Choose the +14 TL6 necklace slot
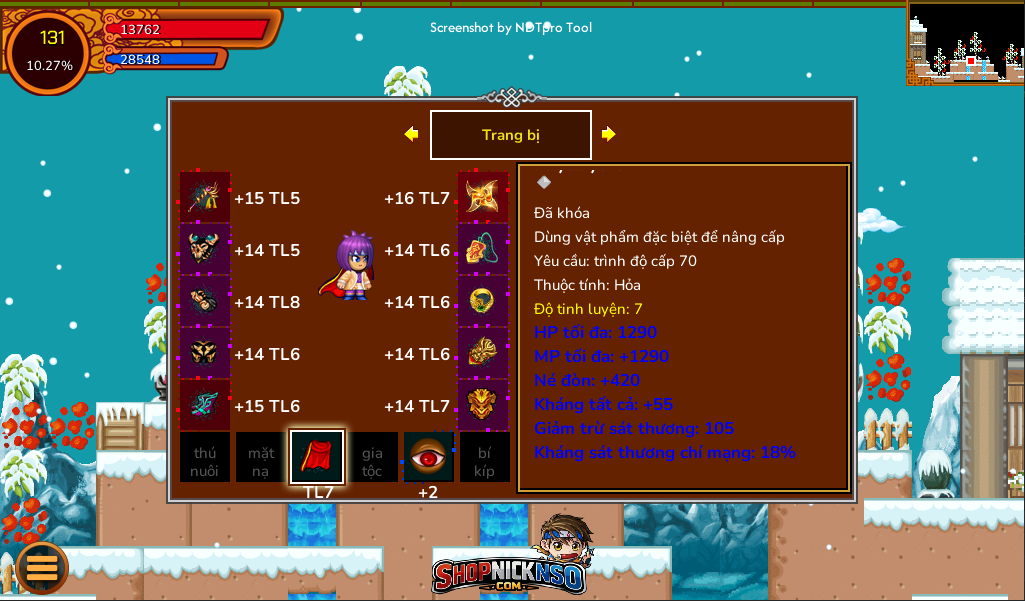This screenshot has width=1025, height=601. (483, 250)
